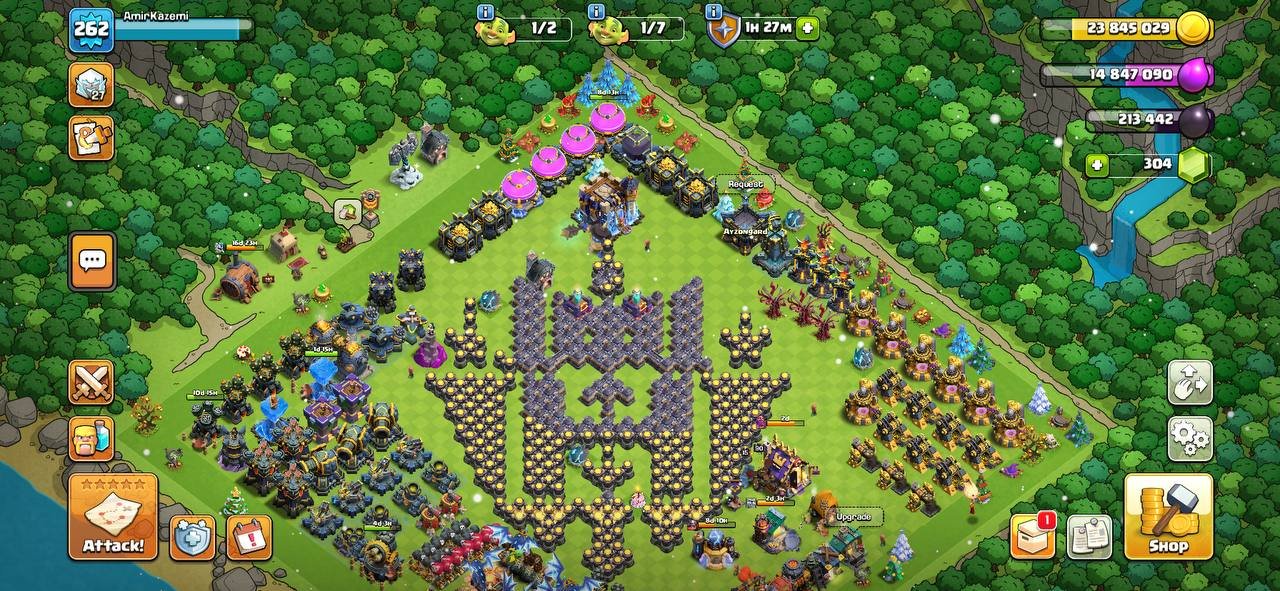Viewport: 1280px width, 591px height.
Task: Open the gears settings menu
Action: tap(1190, 439)
